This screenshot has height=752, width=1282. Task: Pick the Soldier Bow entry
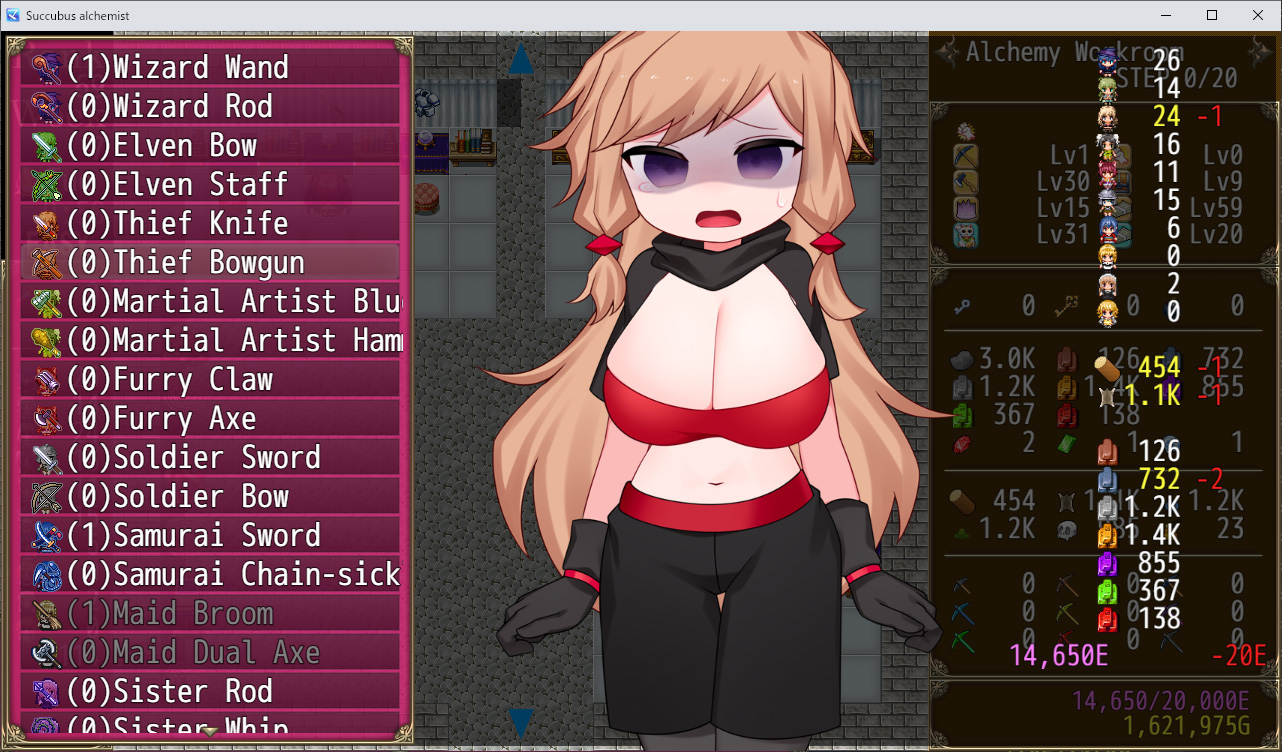[x=210, y=496]
